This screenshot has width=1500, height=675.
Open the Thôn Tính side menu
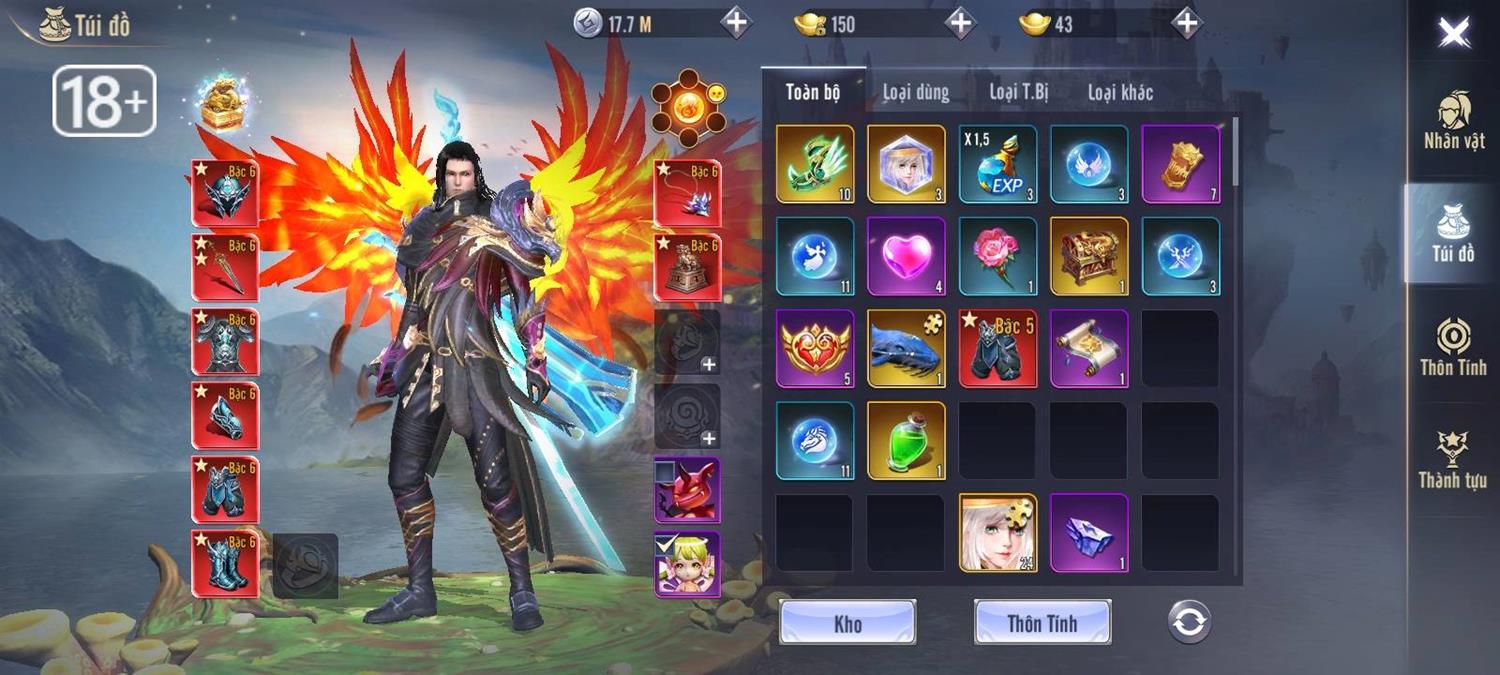click(x=1453, y=346)
